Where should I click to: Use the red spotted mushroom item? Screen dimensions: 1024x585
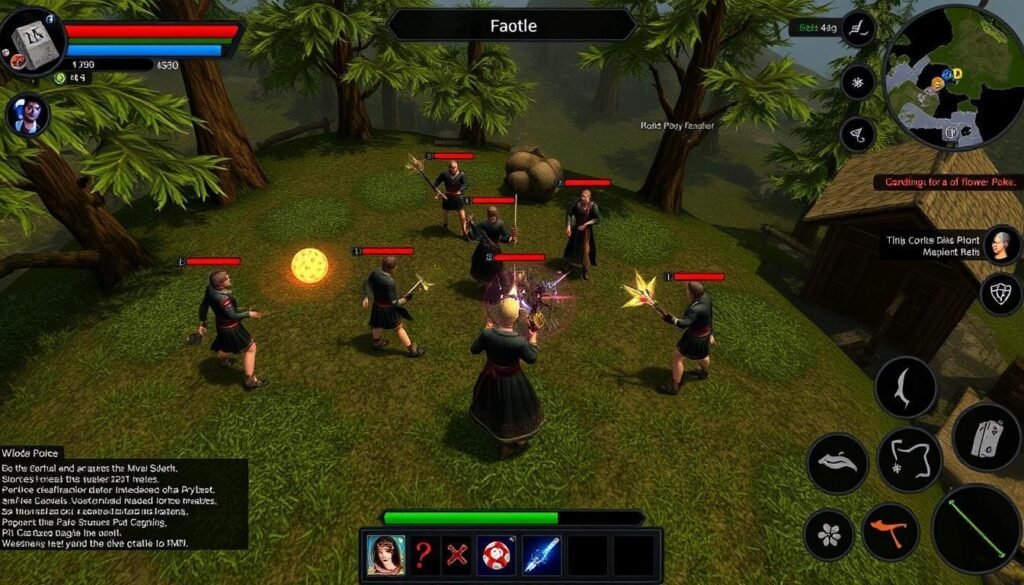coord(495,554)
